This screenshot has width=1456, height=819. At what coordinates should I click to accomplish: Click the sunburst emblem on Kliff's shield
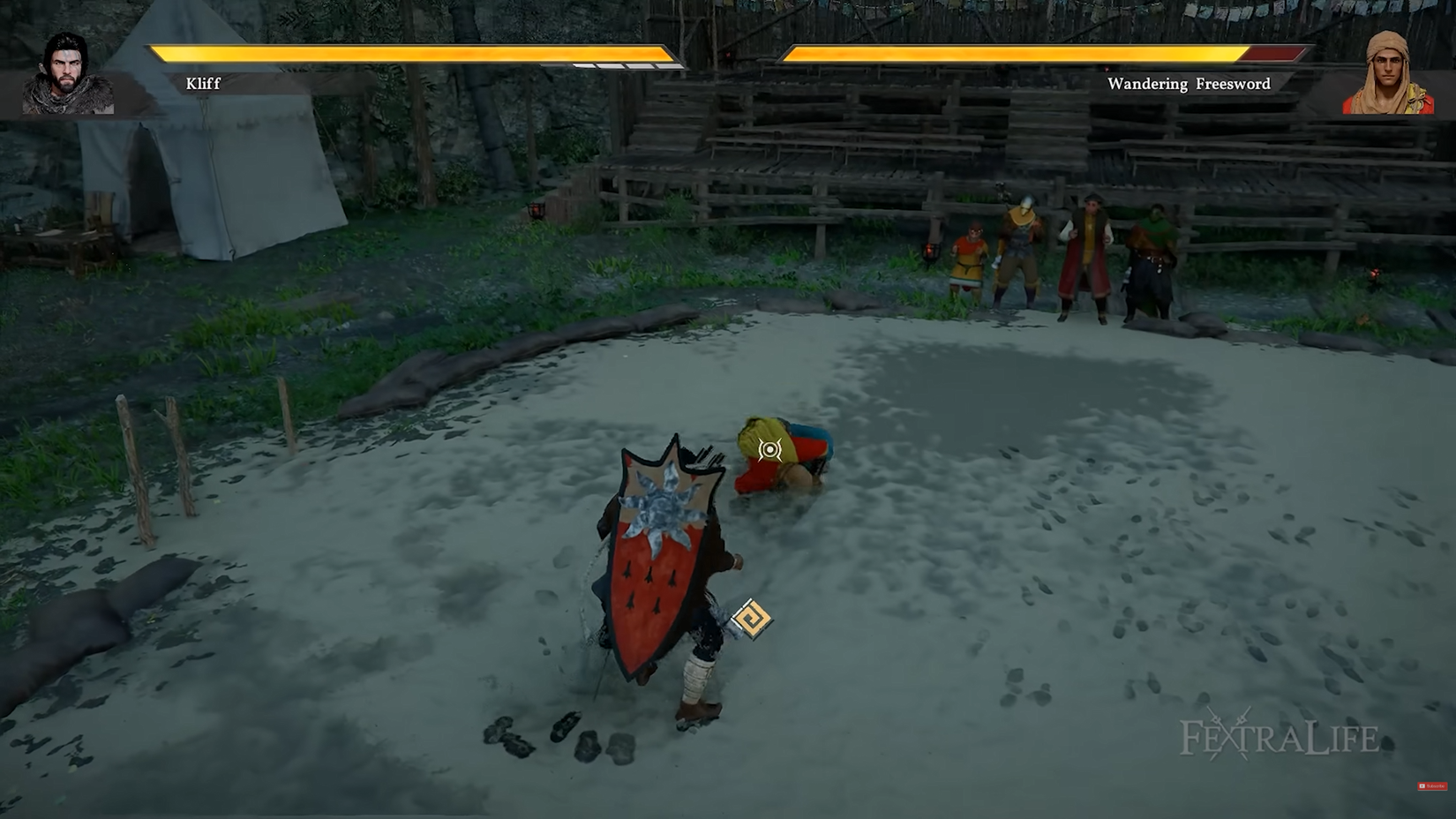(663, 506)
